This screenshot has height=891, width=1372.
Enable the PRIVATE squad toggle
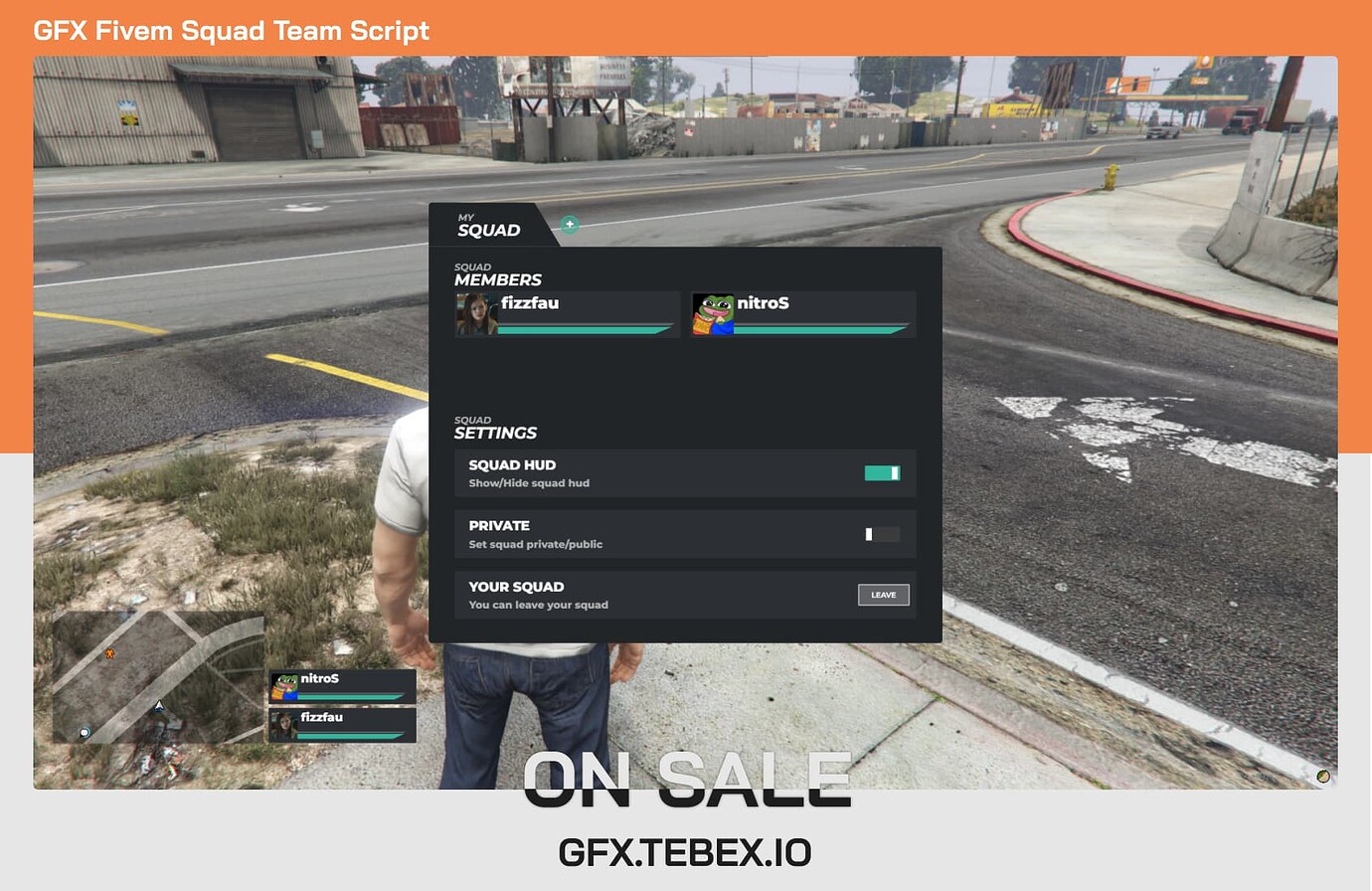tap(881, 533)
